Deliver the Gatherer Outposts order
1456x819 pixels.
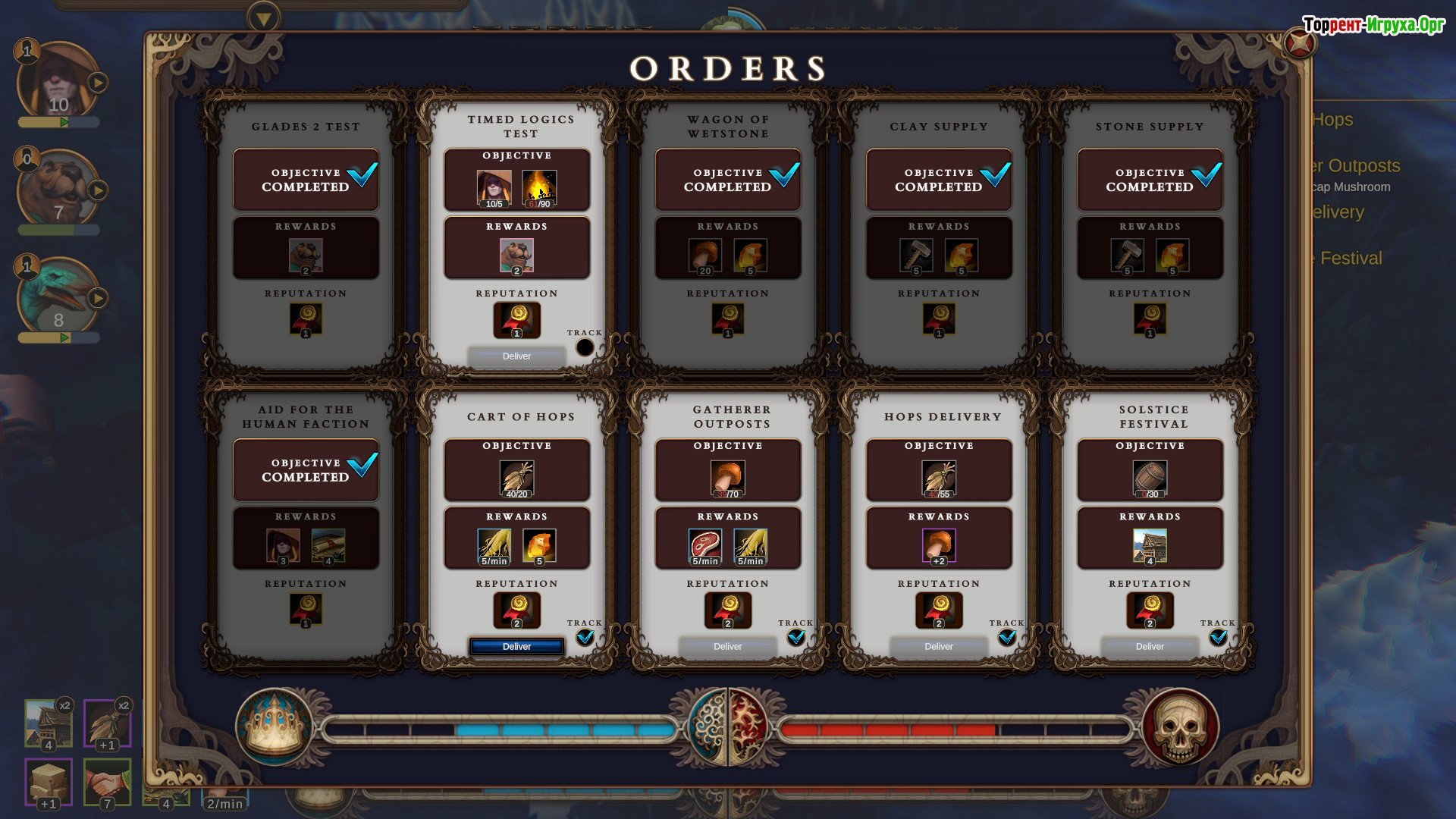727,646
